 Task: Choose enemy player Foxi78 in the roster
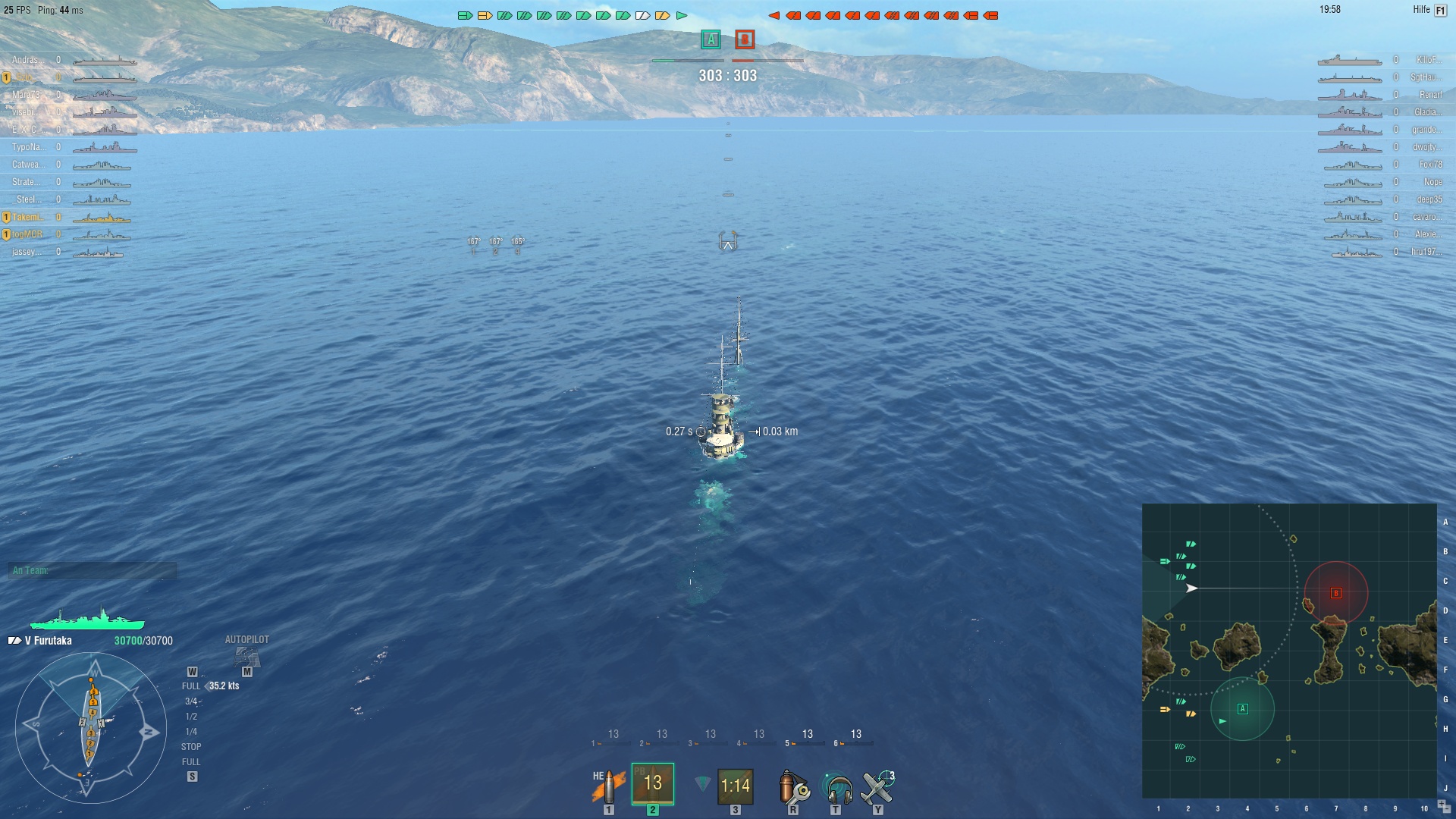click(x=1430, y=165)
